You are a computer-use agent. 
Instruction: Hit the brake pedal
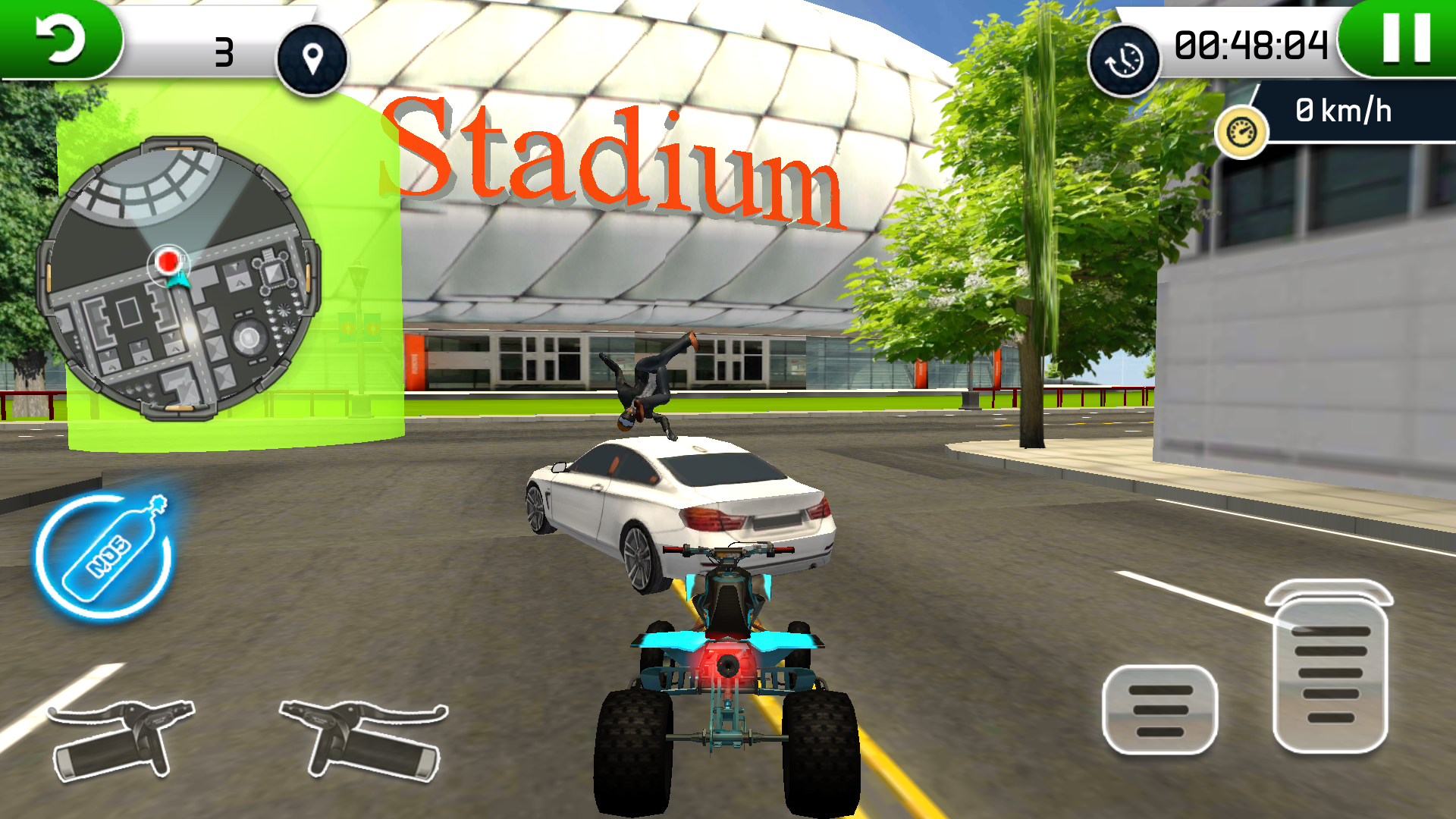1159,710
